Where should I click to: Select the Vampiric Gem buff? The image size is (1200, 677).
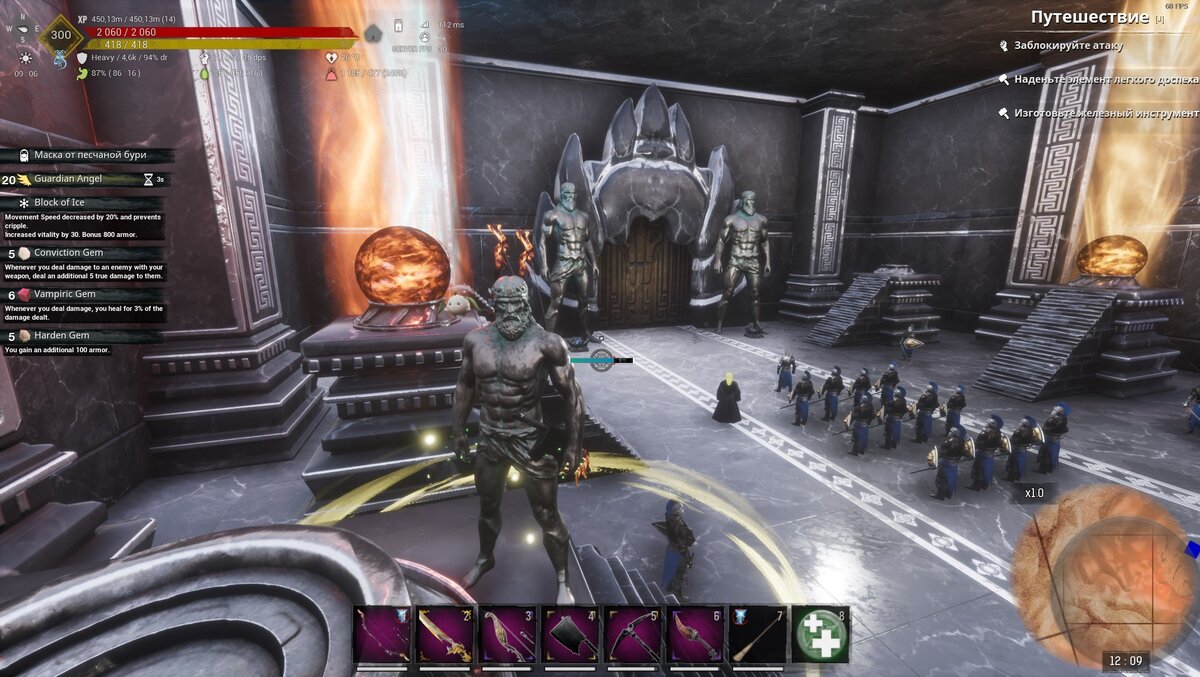pos(66,295)
